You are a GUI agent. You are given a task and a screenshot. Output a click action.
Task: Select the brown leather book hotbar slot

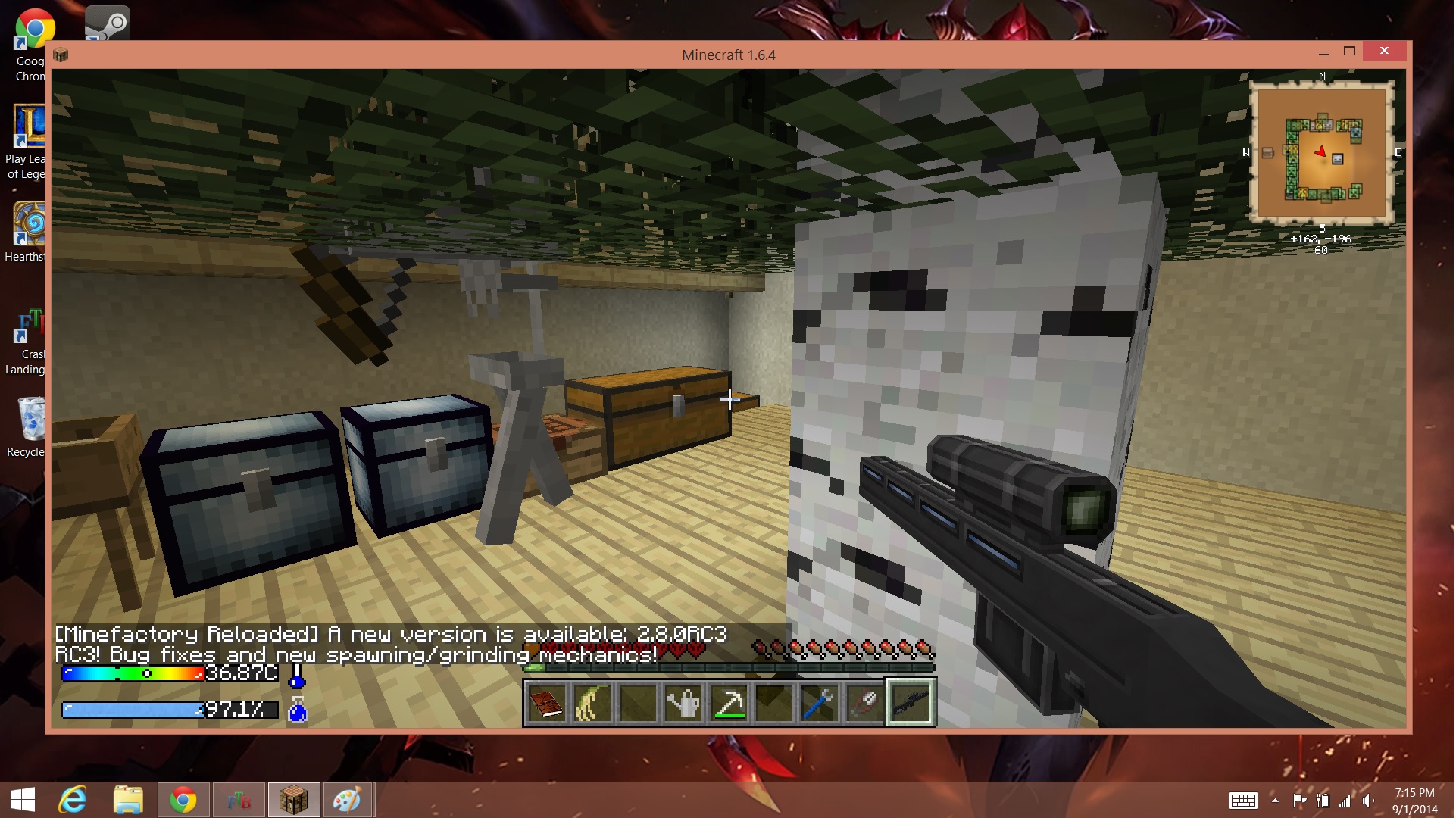click(x=546, y=704)
